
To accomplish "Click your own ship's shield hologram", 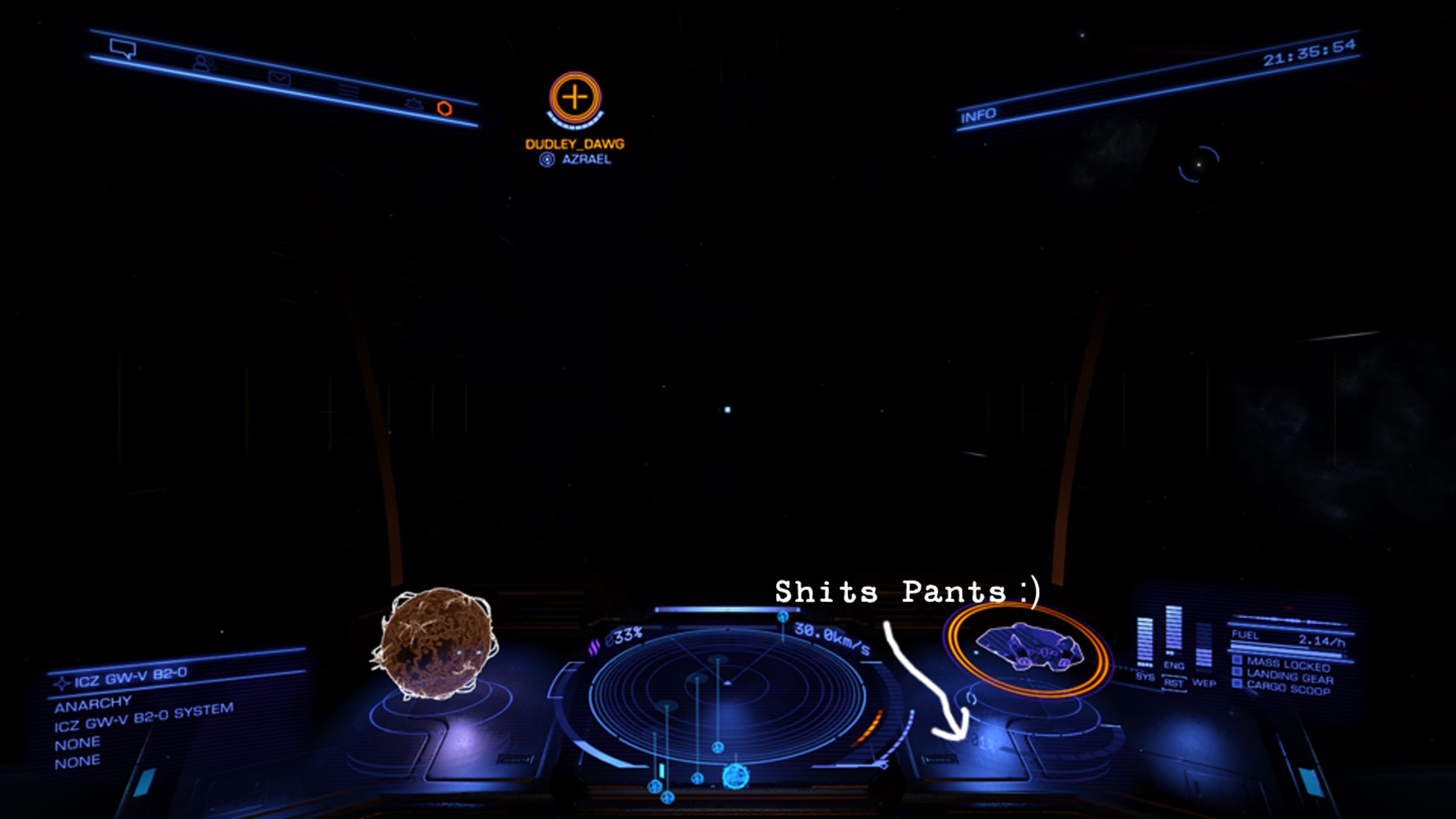I will (1029, 649).
